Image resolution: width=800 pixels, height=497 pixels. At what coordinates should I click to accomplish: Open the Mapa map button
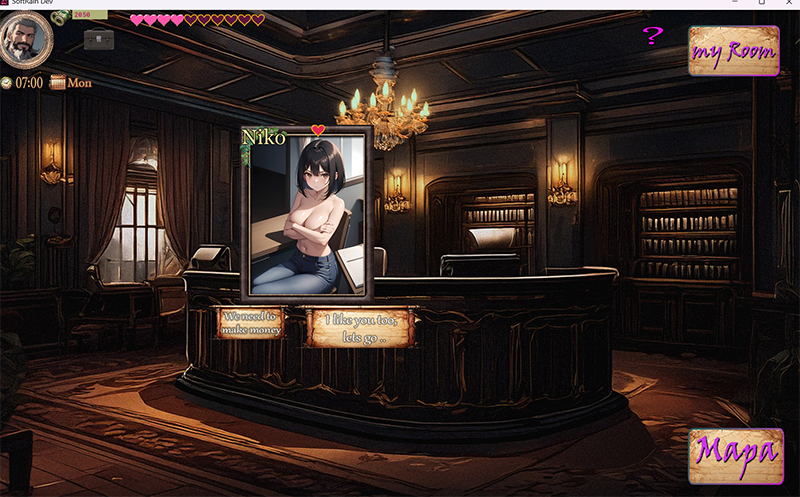tap(733, 457)
